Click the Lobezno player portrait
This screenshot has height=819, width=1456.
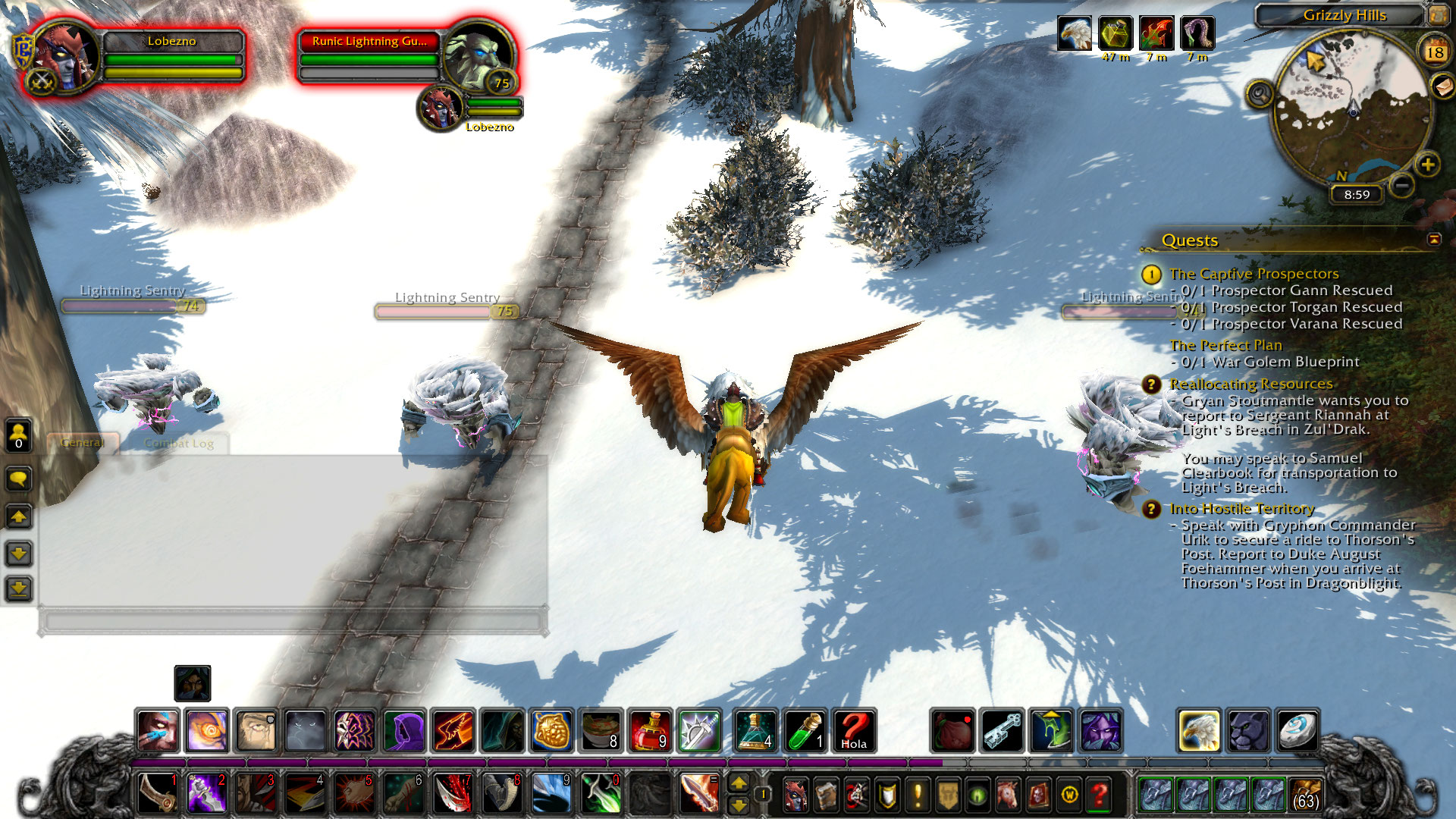(64, 58)
